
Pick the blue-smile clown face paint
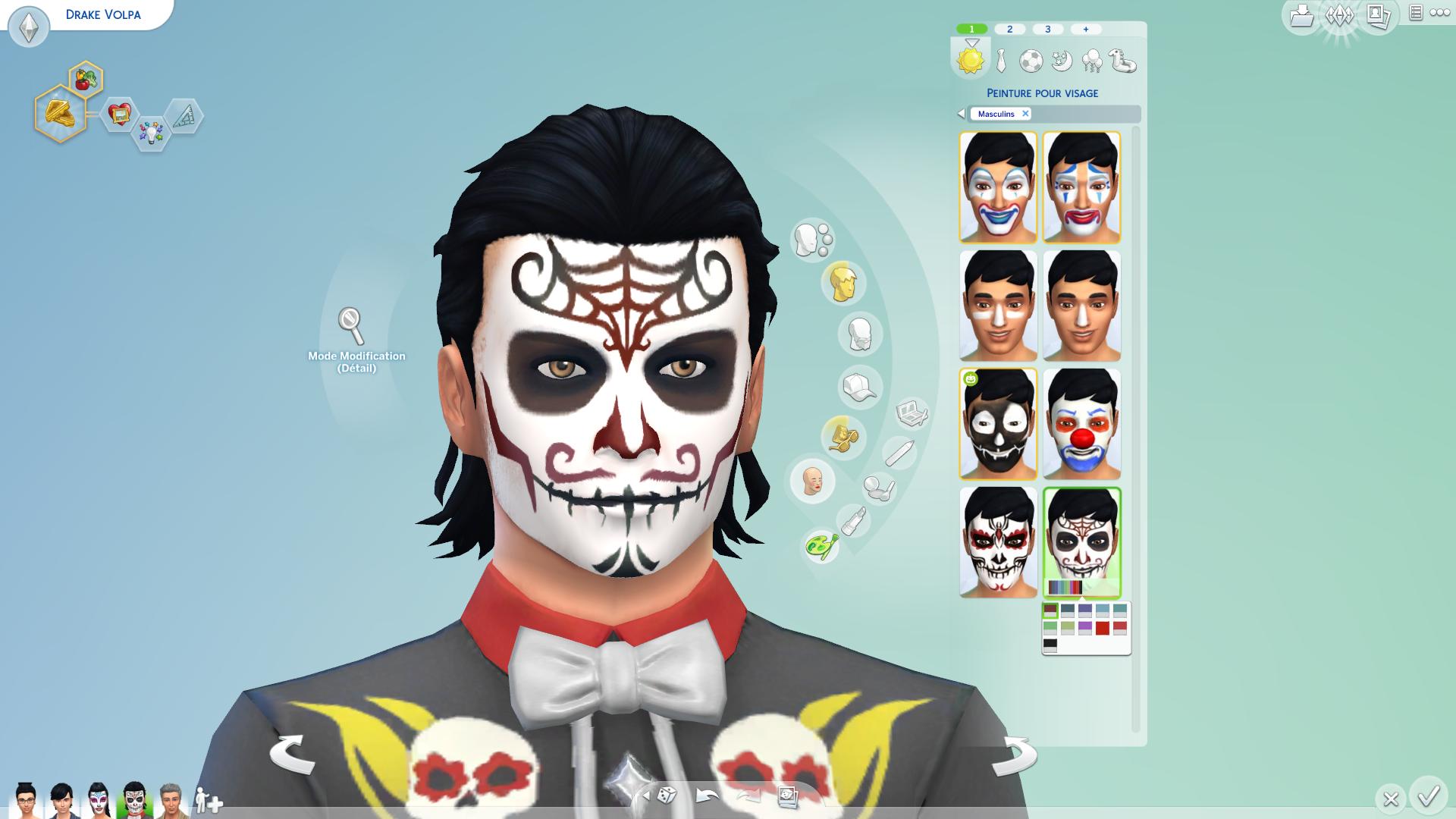pyautogui.click(x=998, y=187)
